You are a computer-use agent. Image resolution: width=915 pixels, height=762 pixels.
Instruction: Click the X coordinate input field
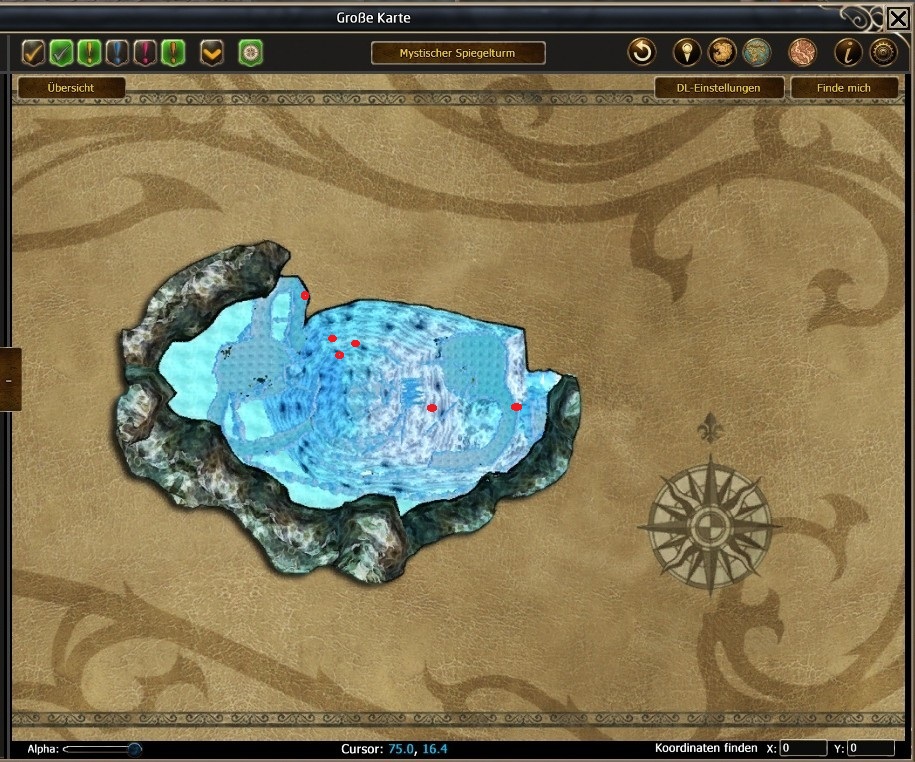tap(803, 748)
